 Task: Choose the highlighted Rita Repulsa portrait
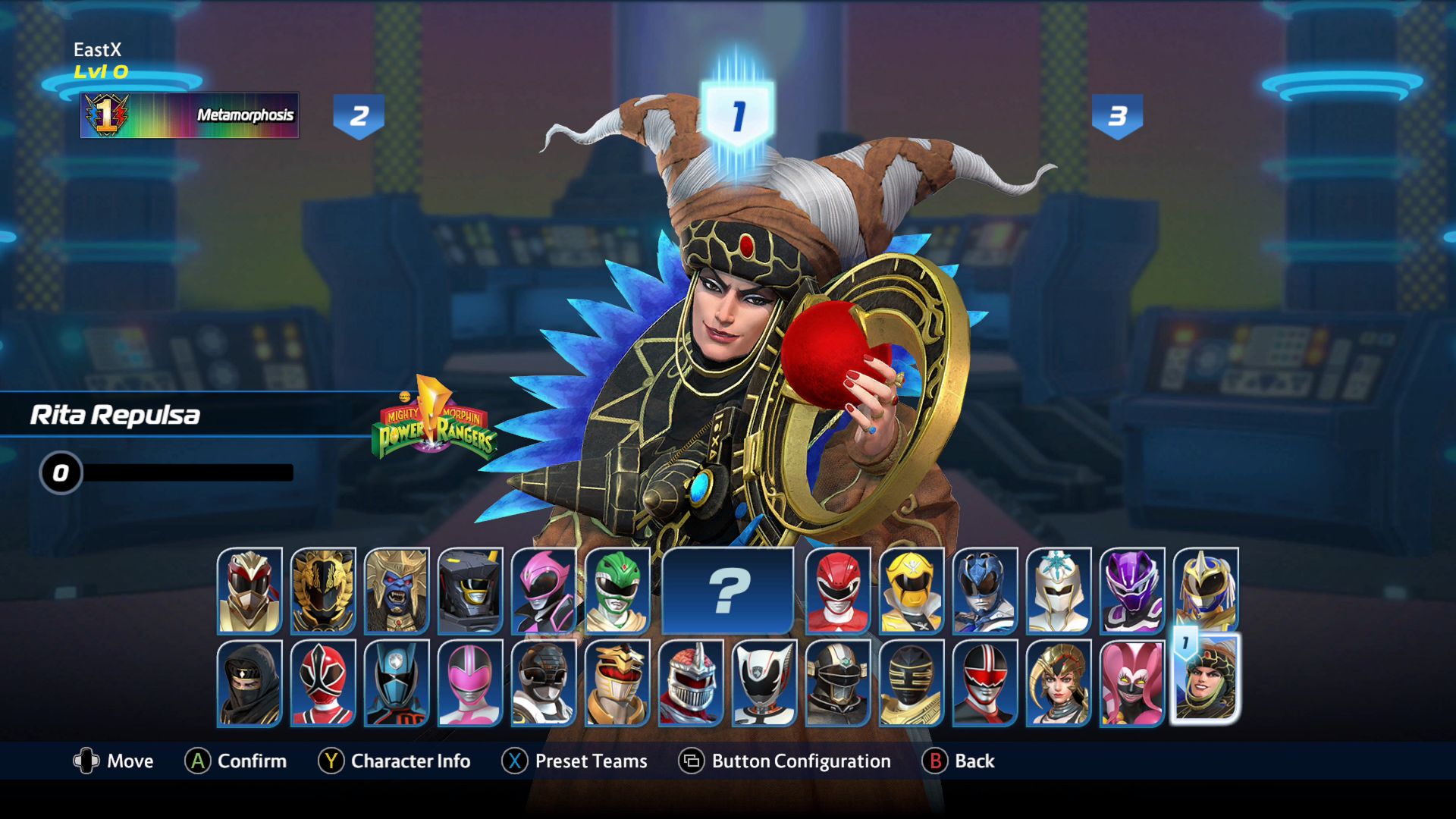point(1205,679)
